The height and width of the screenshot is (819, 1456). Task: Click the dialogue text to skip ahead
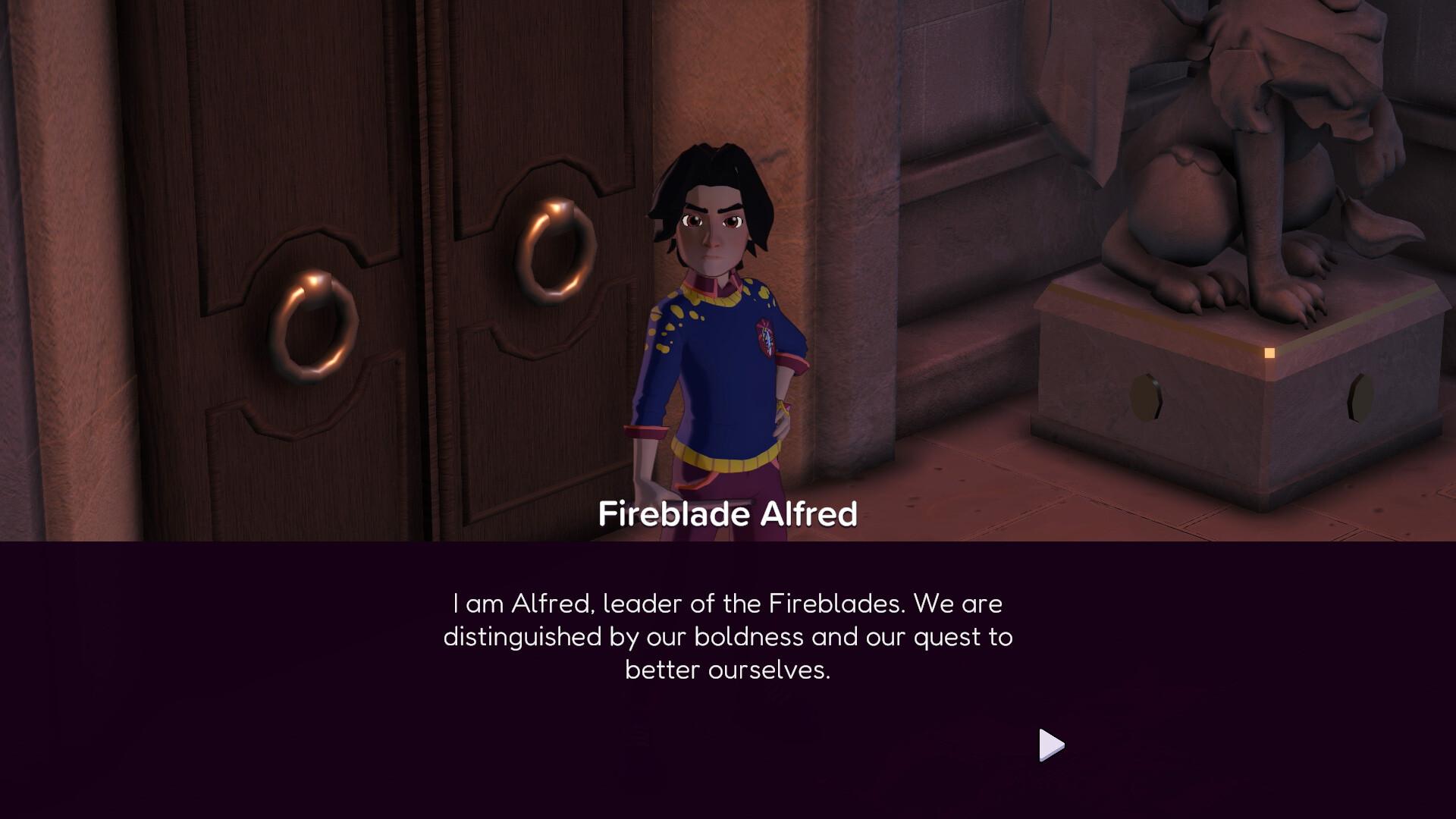point(726,637)
